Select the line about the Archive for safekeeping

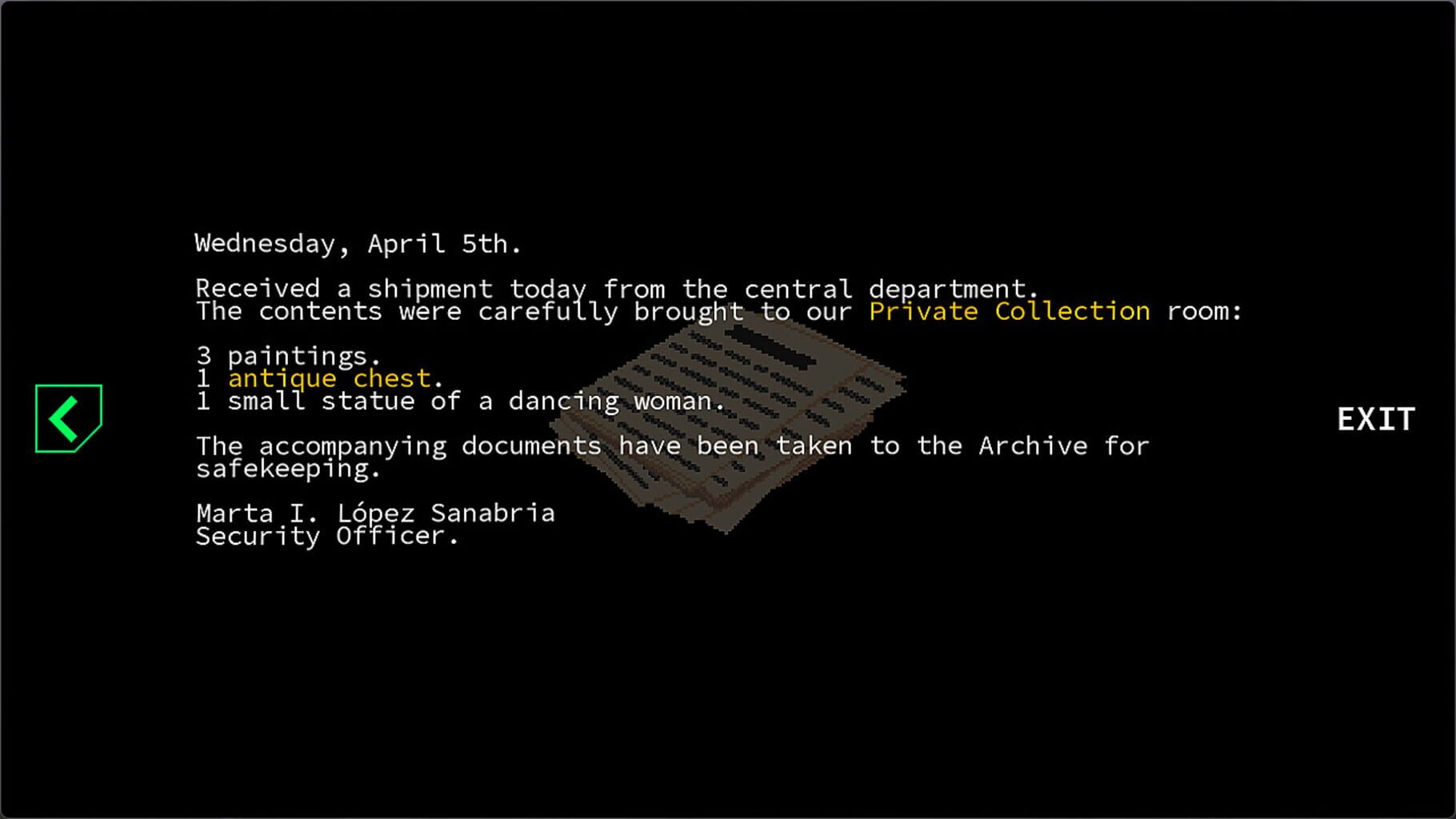pos(672,445)
